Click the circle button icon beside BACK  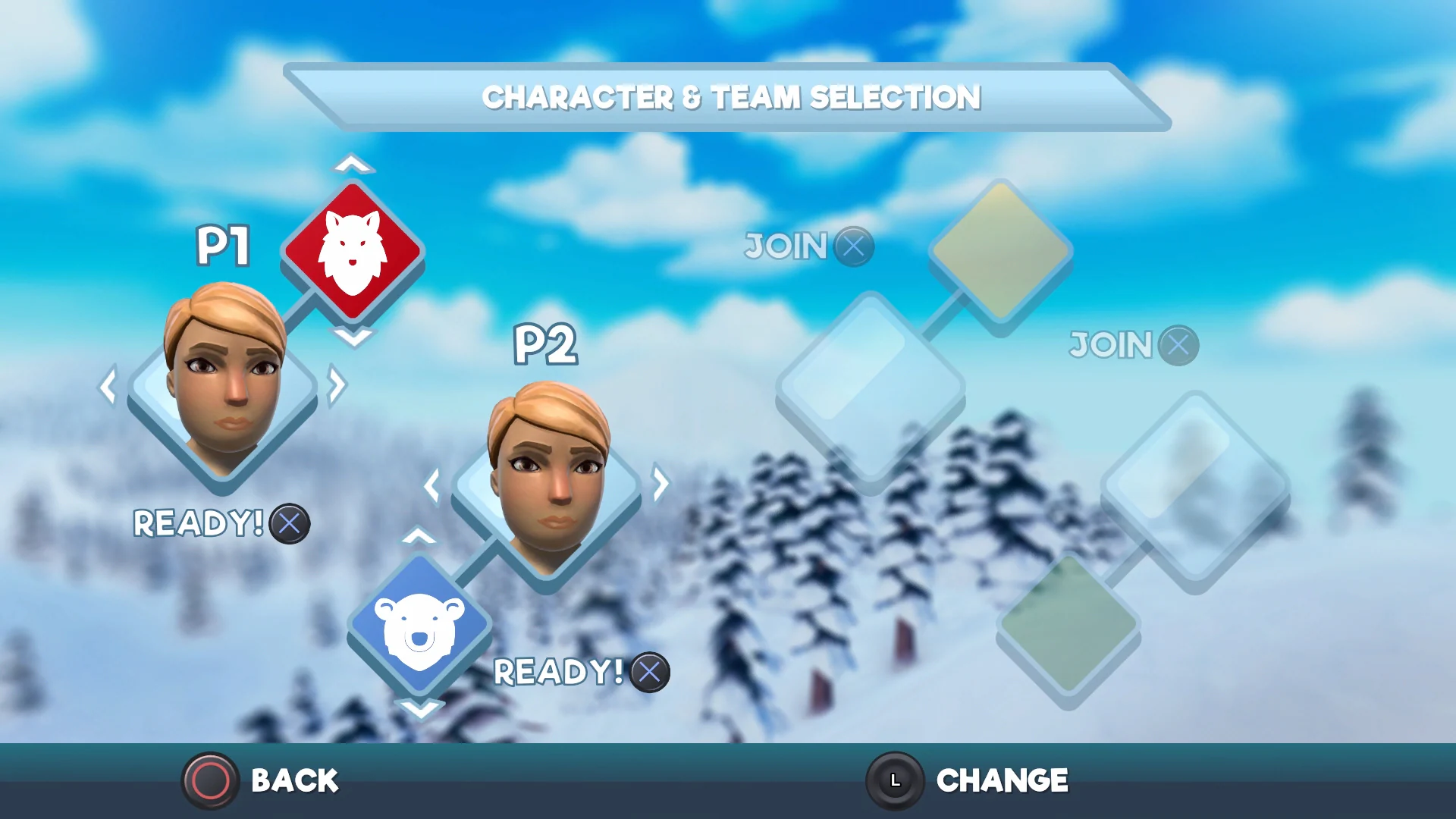click(210, 780)
